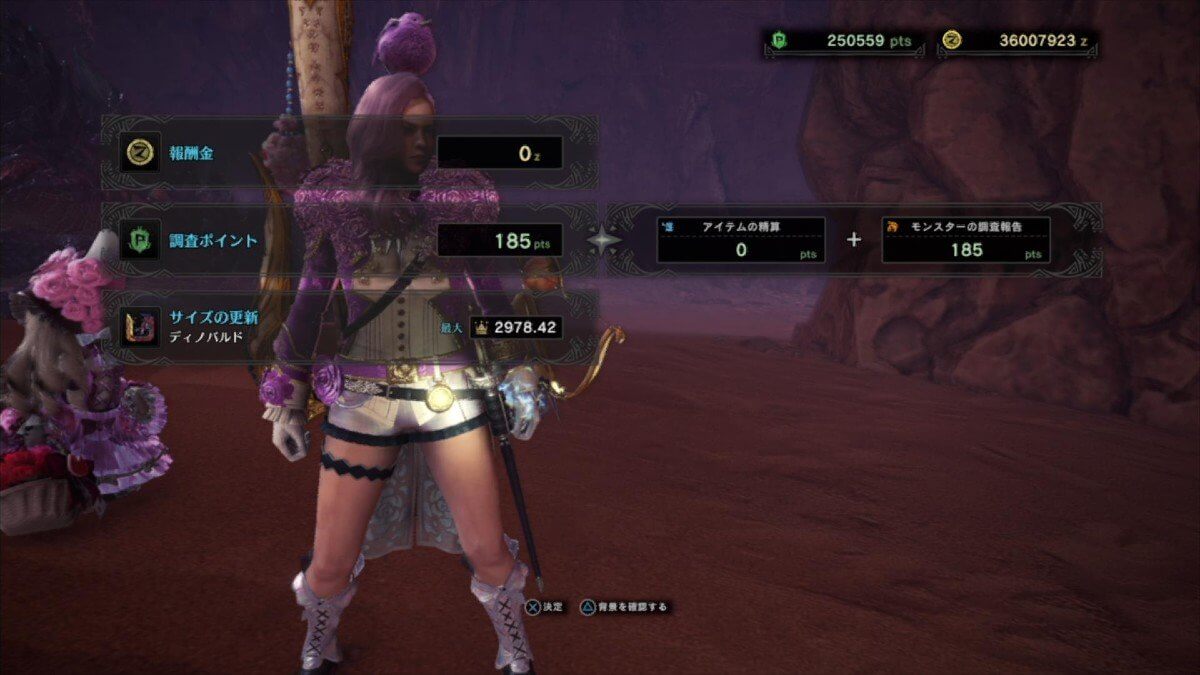
Task: Click the ディノバルド monster icon
Action: (x=140, y=327)
